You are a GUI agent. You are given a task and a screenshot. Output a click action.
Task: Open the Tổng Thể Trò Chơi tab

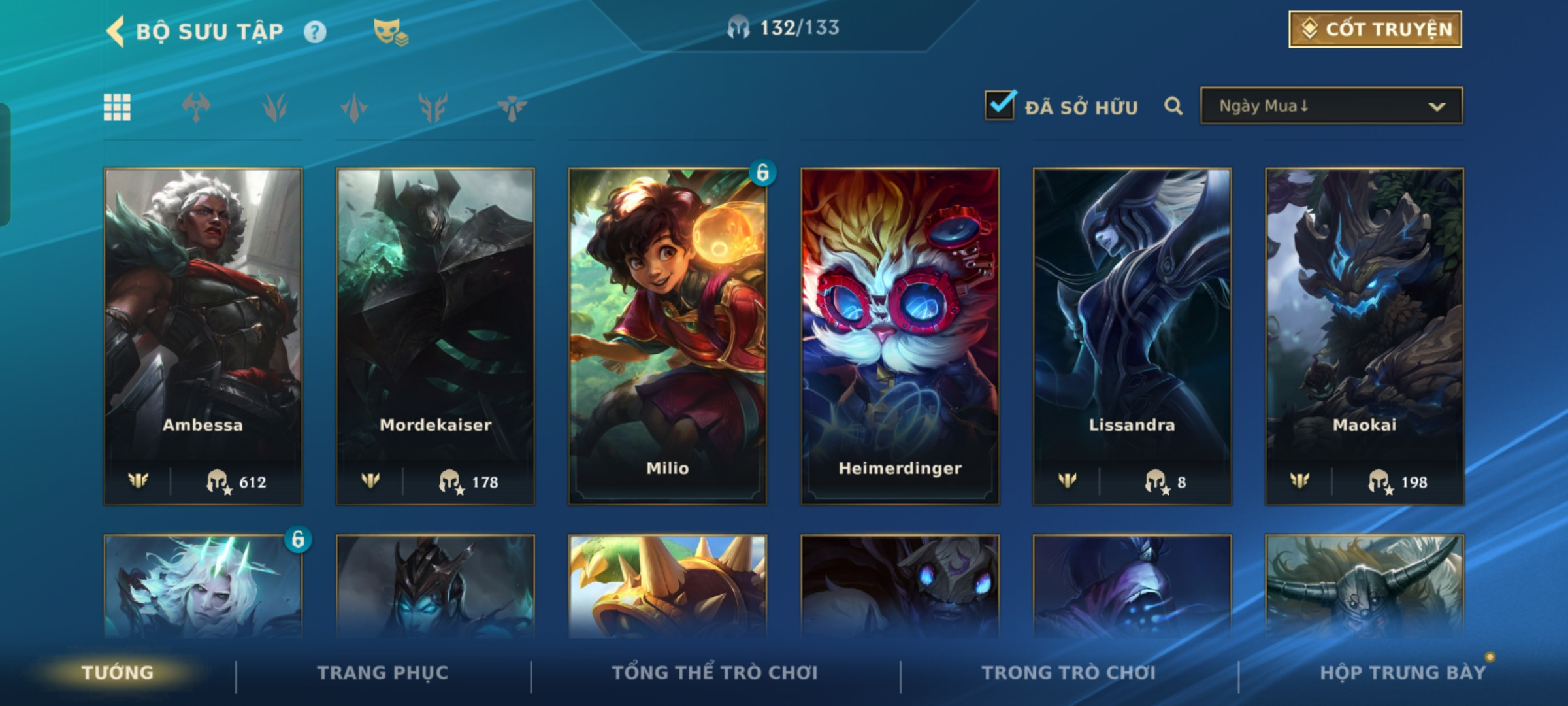click(715, 673)
